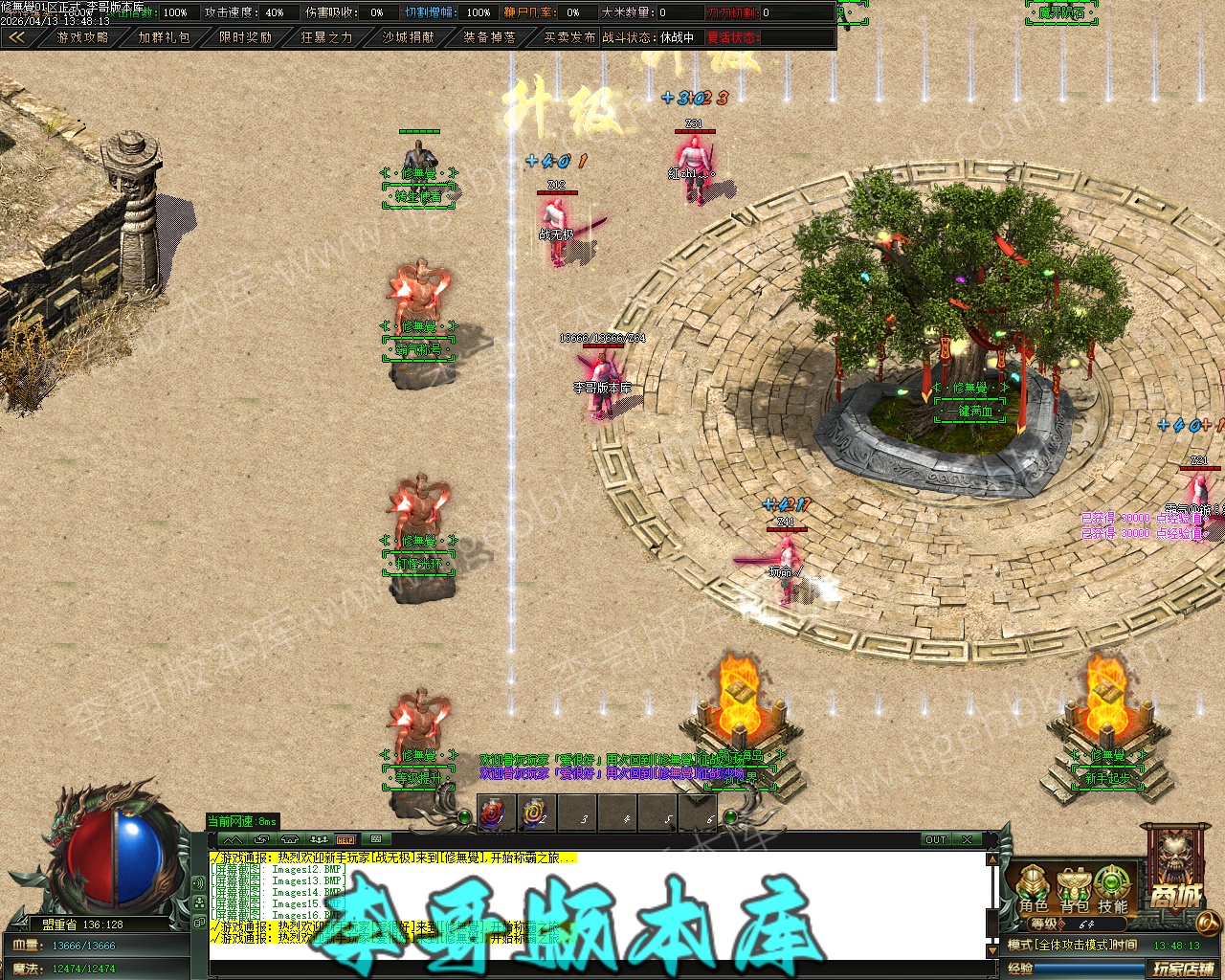Screen dimensions: 1225x980
Task: Use the item in hotbar slot 1
Action: tap(493, 814)
